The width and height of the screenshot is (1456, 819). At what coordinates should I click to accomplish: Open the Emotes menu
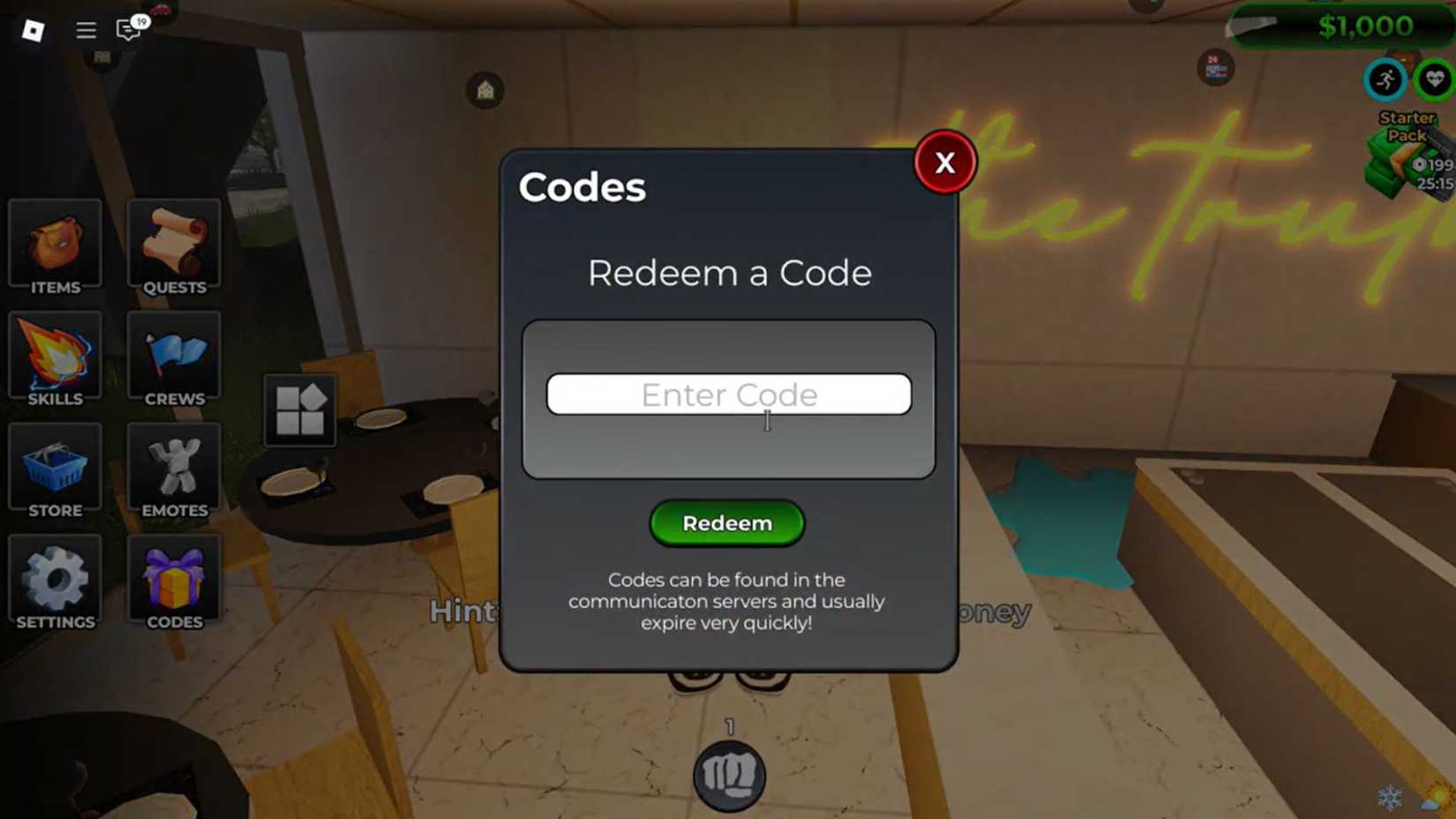(174, 469)
